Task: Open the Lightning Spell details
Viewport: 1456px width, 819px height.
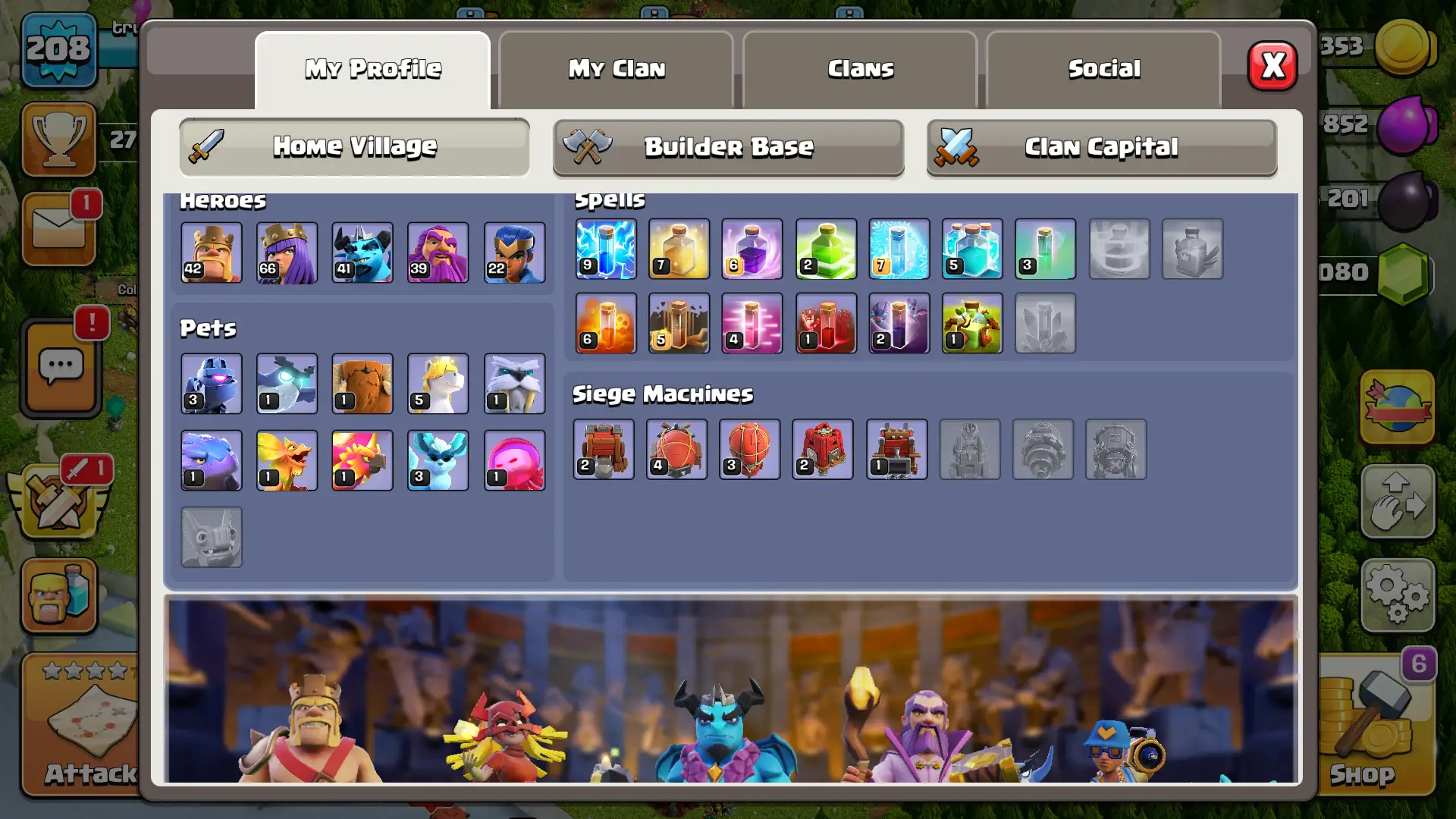Action: tap(606, 249)
